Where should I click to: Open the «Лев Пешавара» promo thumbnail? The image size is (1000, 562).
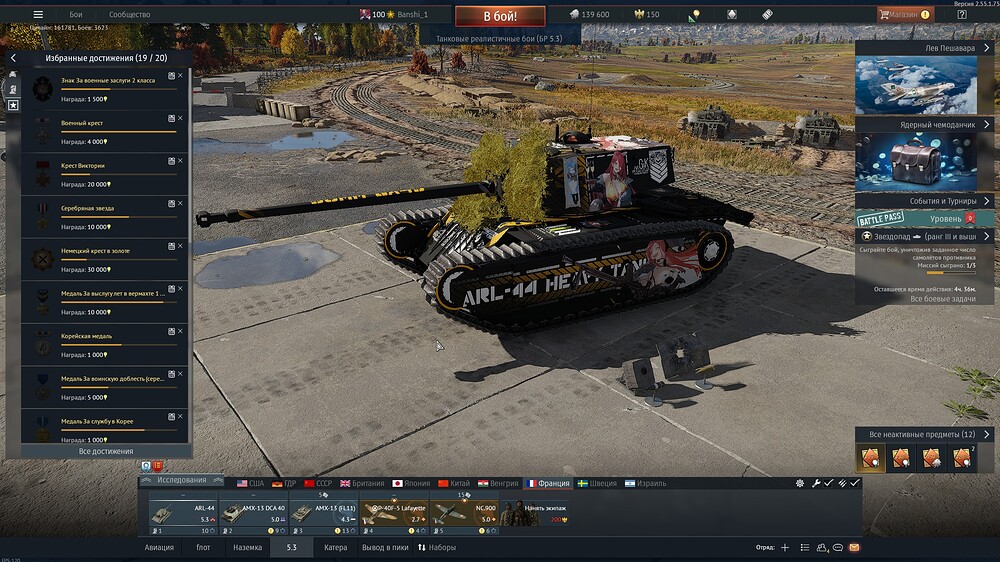(x=915, y=85)
